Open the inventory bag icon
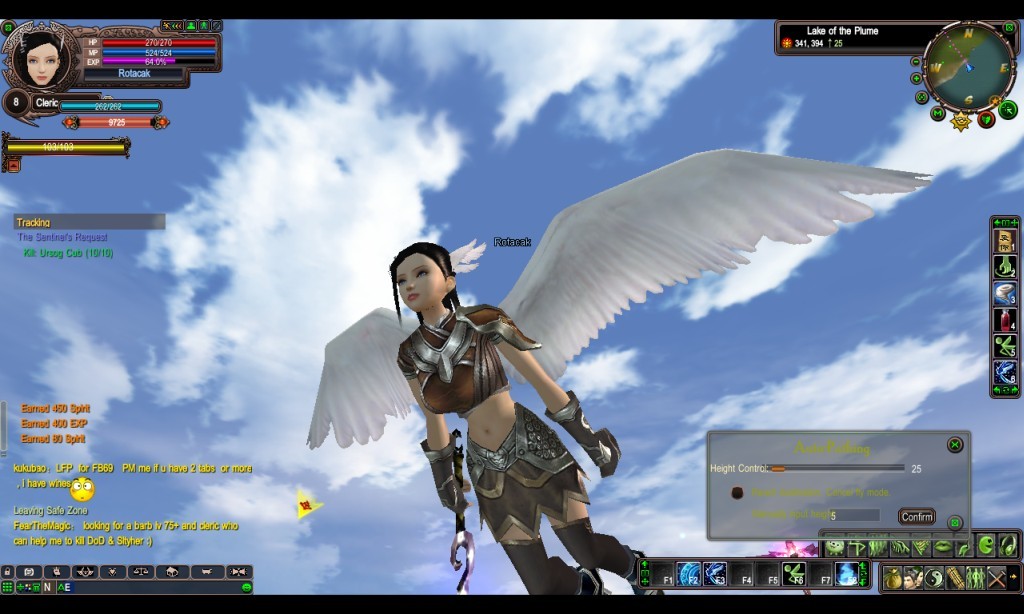This screenshot has height=614, width=1024. tap(892, 577)
